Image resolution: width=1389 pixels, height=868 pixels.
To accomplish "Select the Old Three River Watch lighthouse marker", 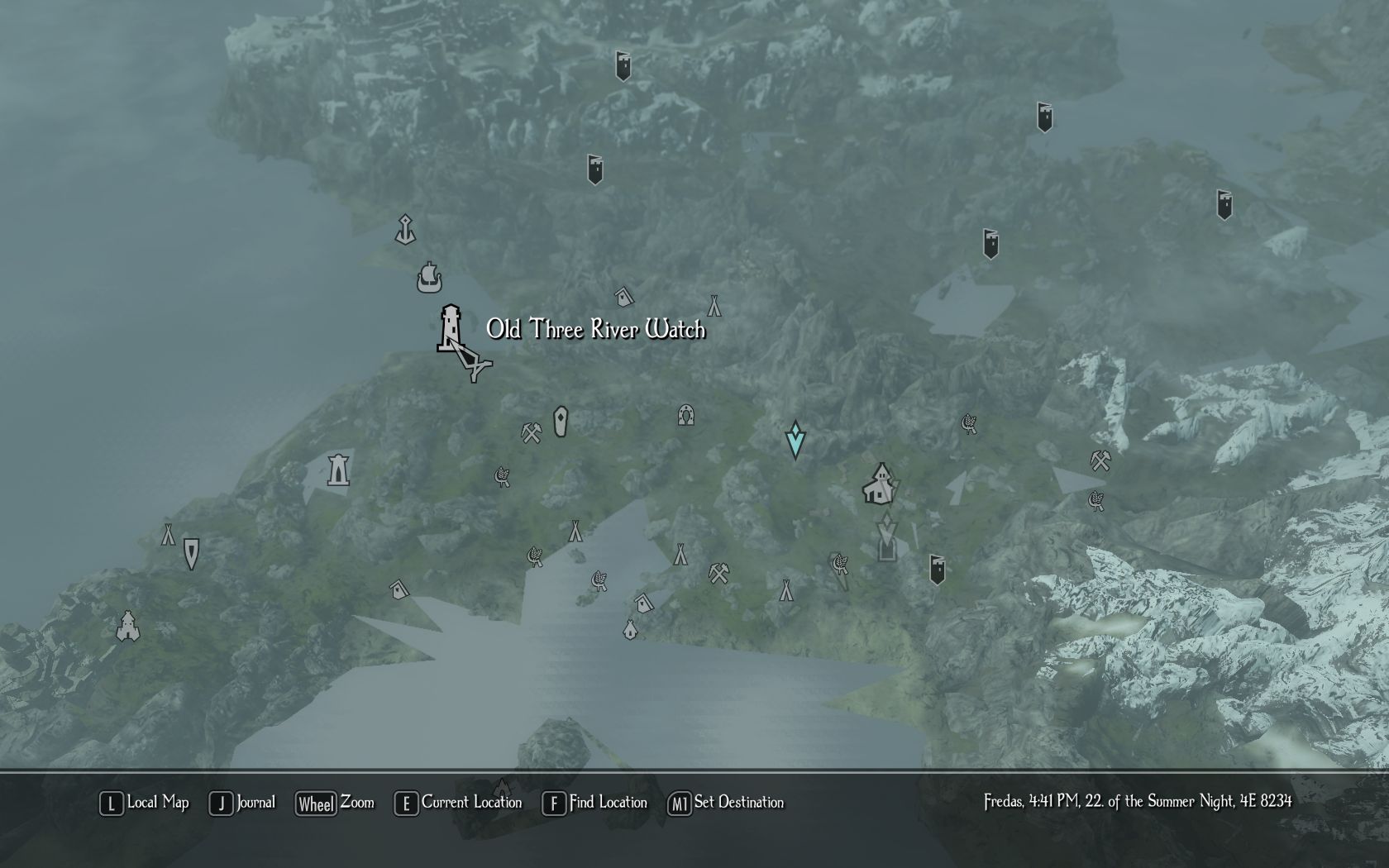I will [451, 328].
